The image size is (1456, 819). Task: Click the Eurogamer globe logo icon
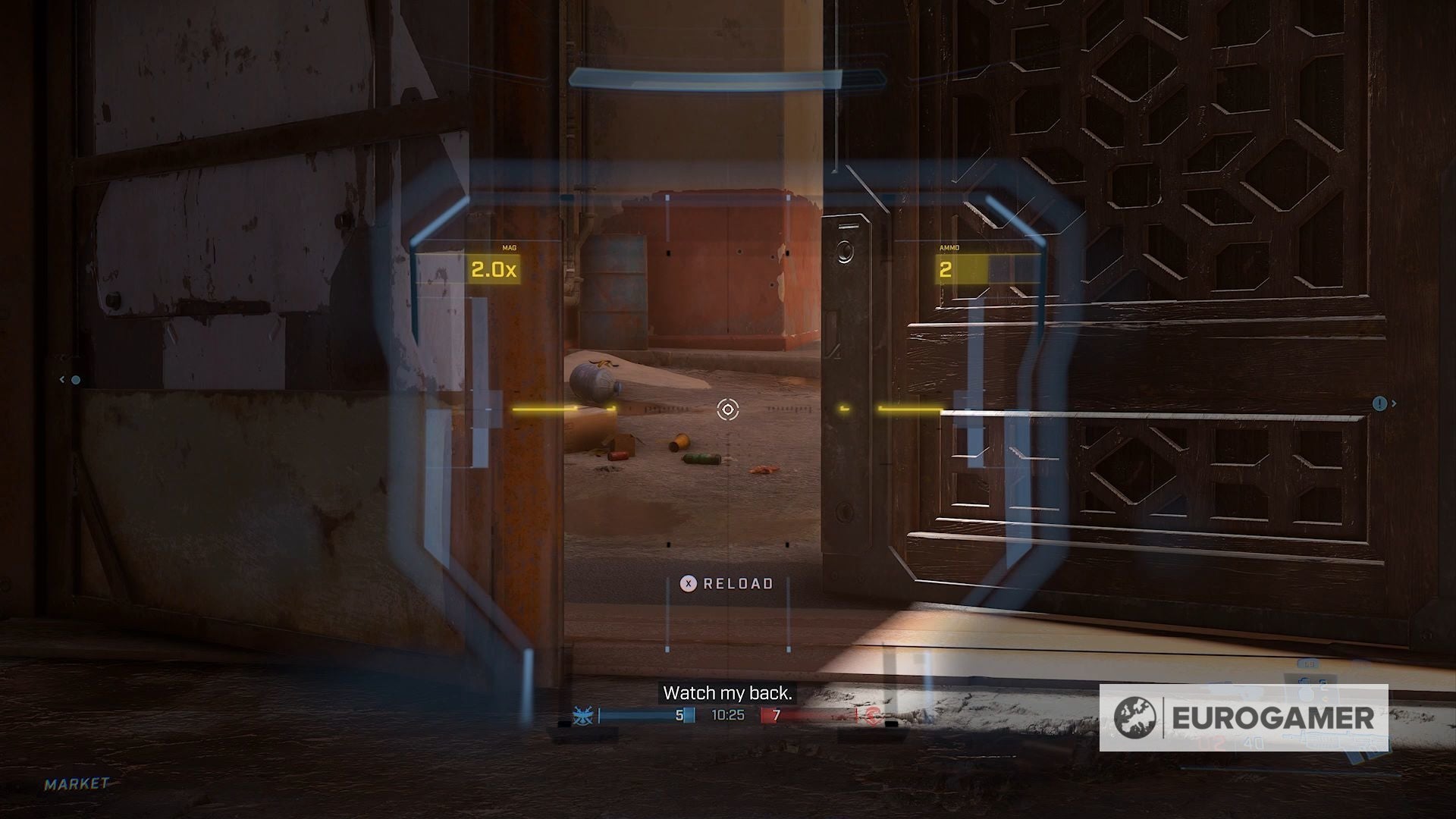pyautogui.click(x=1135, y=717)
